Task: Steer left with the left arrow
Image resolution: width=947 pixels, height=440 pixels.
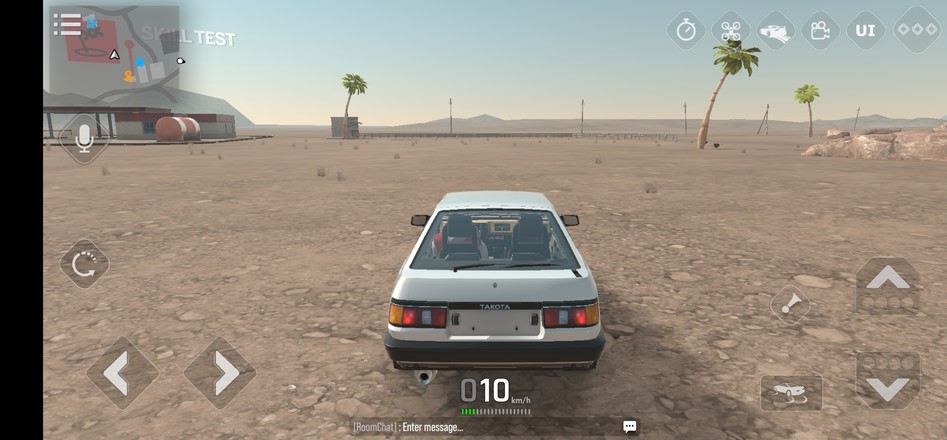Action: 121,373
